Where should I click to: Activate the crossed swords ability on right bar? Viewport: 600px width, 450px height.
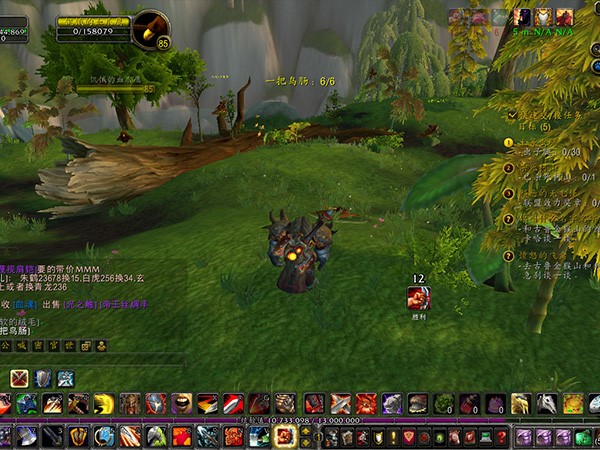point(340,404)
